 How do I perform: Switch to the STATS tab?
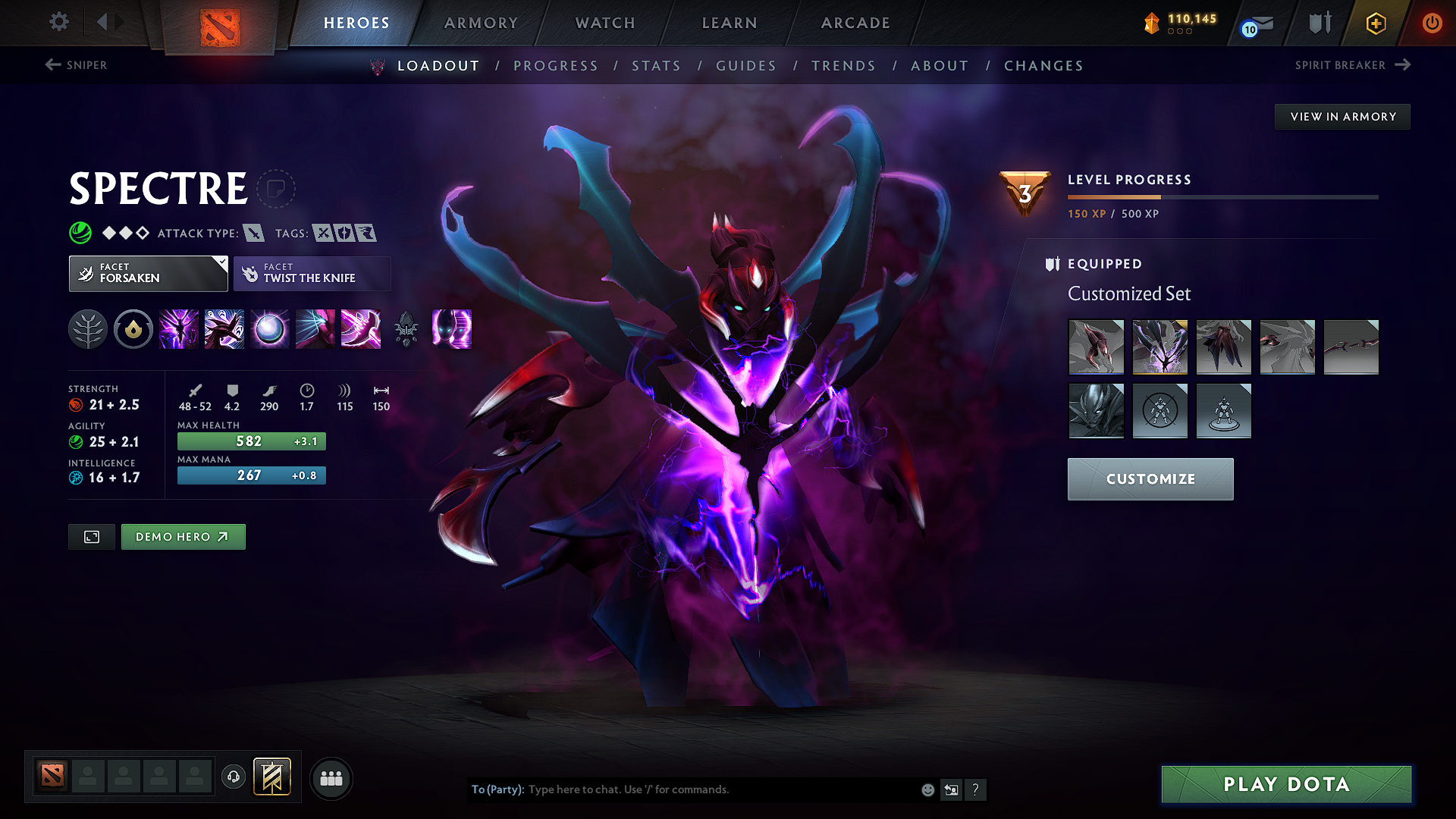(656, 66)
